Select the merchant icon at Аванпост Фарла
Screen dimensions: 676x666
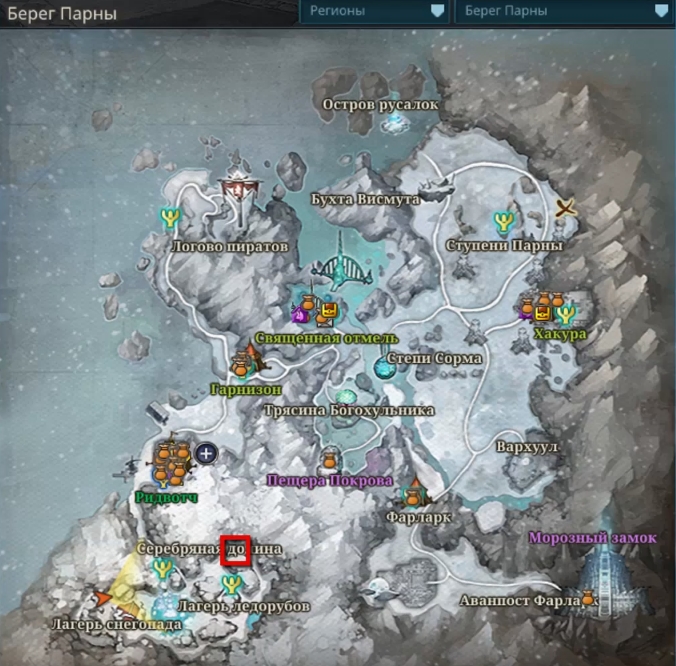[x=589, y=598]
